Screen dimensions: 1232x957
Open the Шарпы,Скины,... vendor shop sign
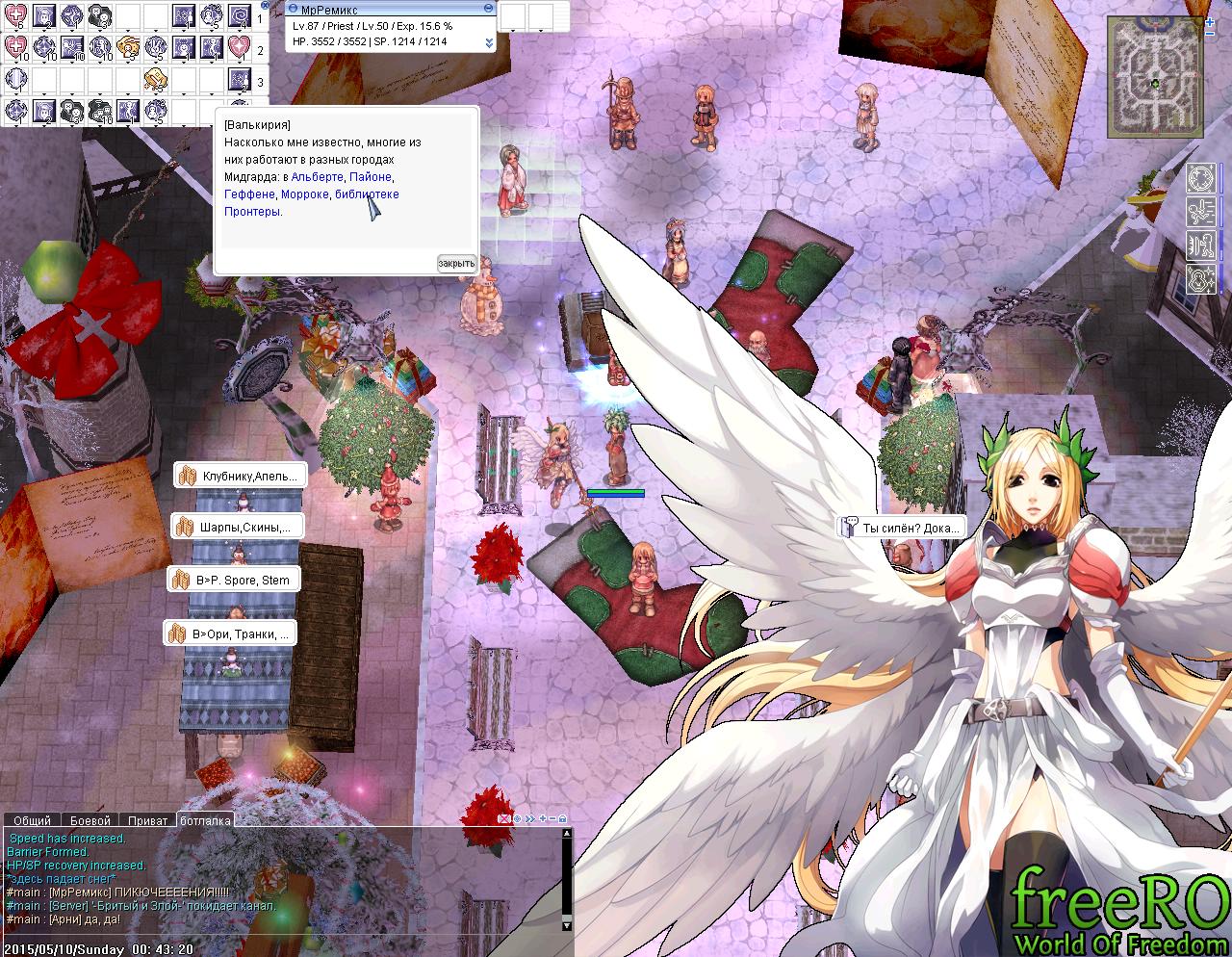238,527
